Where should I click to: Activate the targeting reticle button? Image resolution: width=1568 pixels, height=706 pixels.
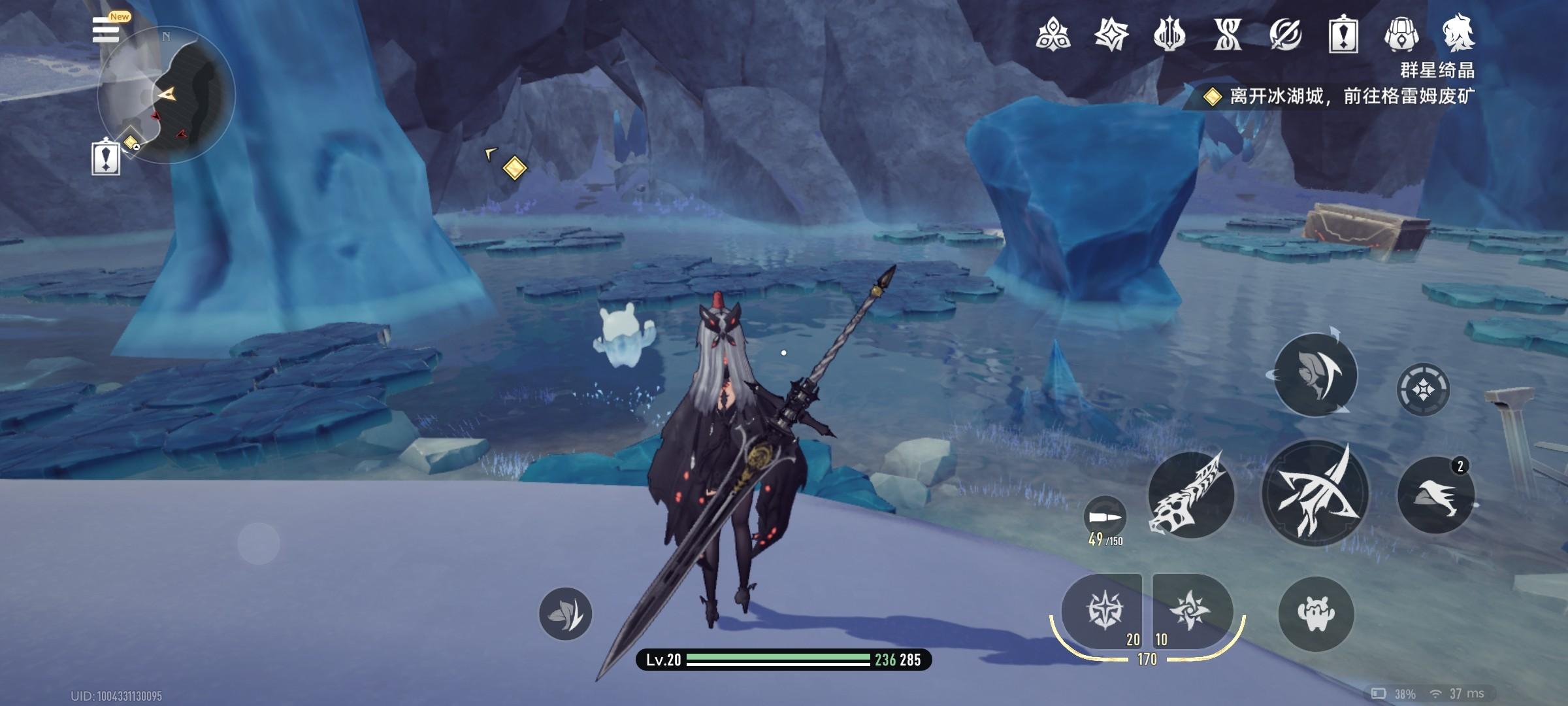coord(1423,390)
